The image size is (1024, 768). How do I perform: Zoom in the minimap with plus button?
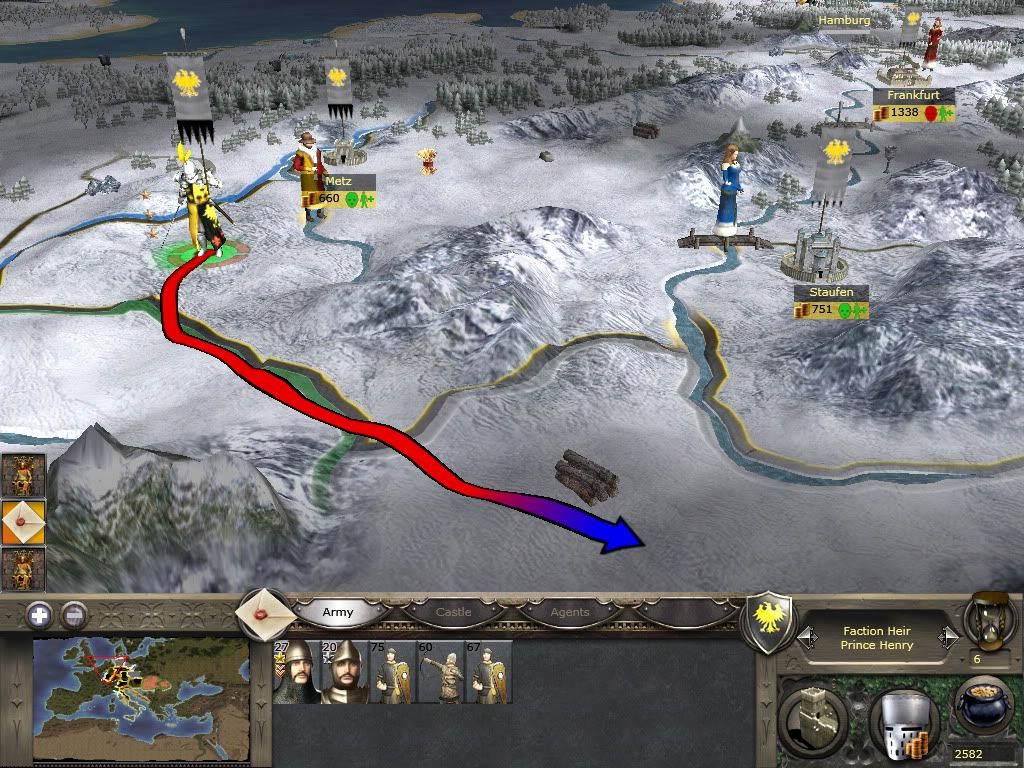coord(39,615)
